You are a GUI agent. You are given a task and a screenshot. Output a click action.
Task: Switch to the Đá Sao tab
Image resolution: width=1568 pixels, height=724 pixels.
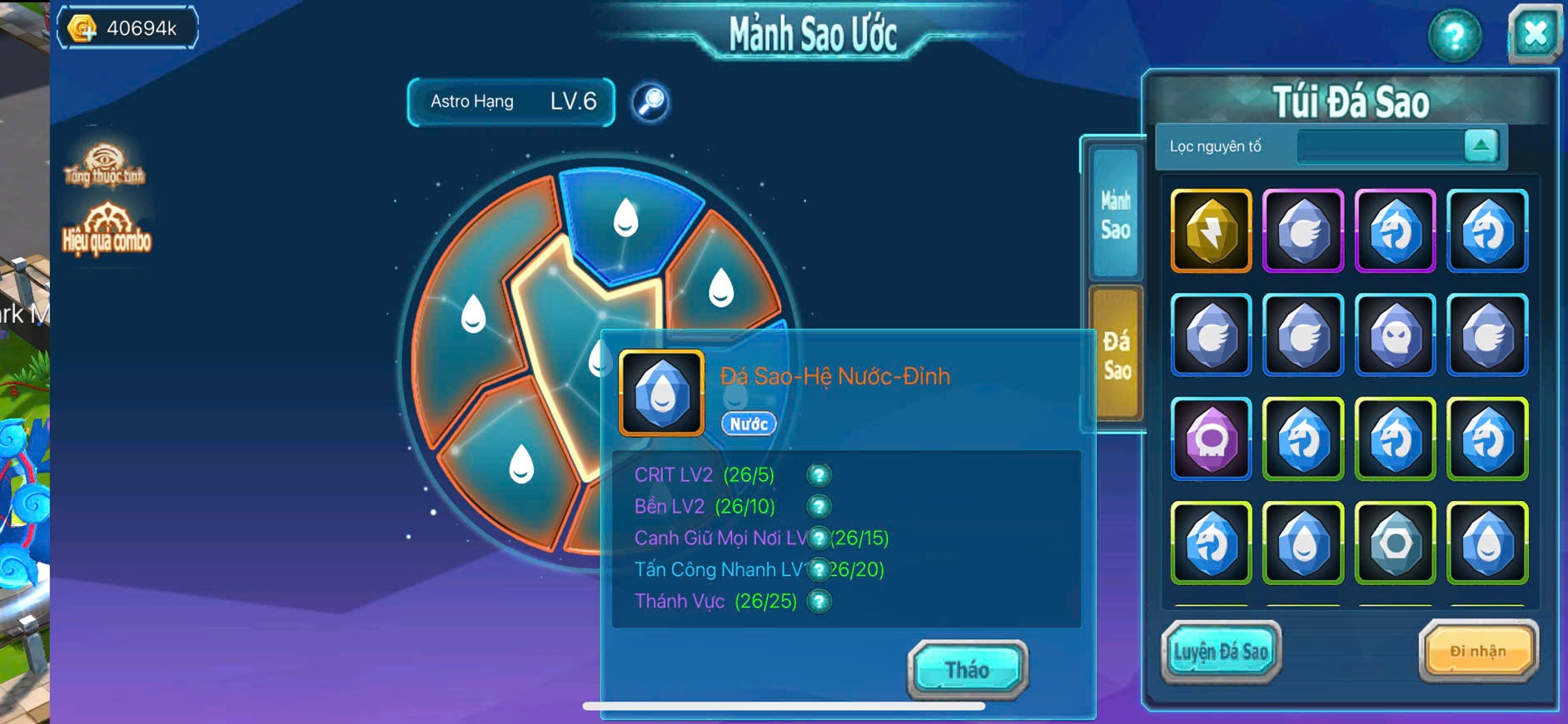1116,354
